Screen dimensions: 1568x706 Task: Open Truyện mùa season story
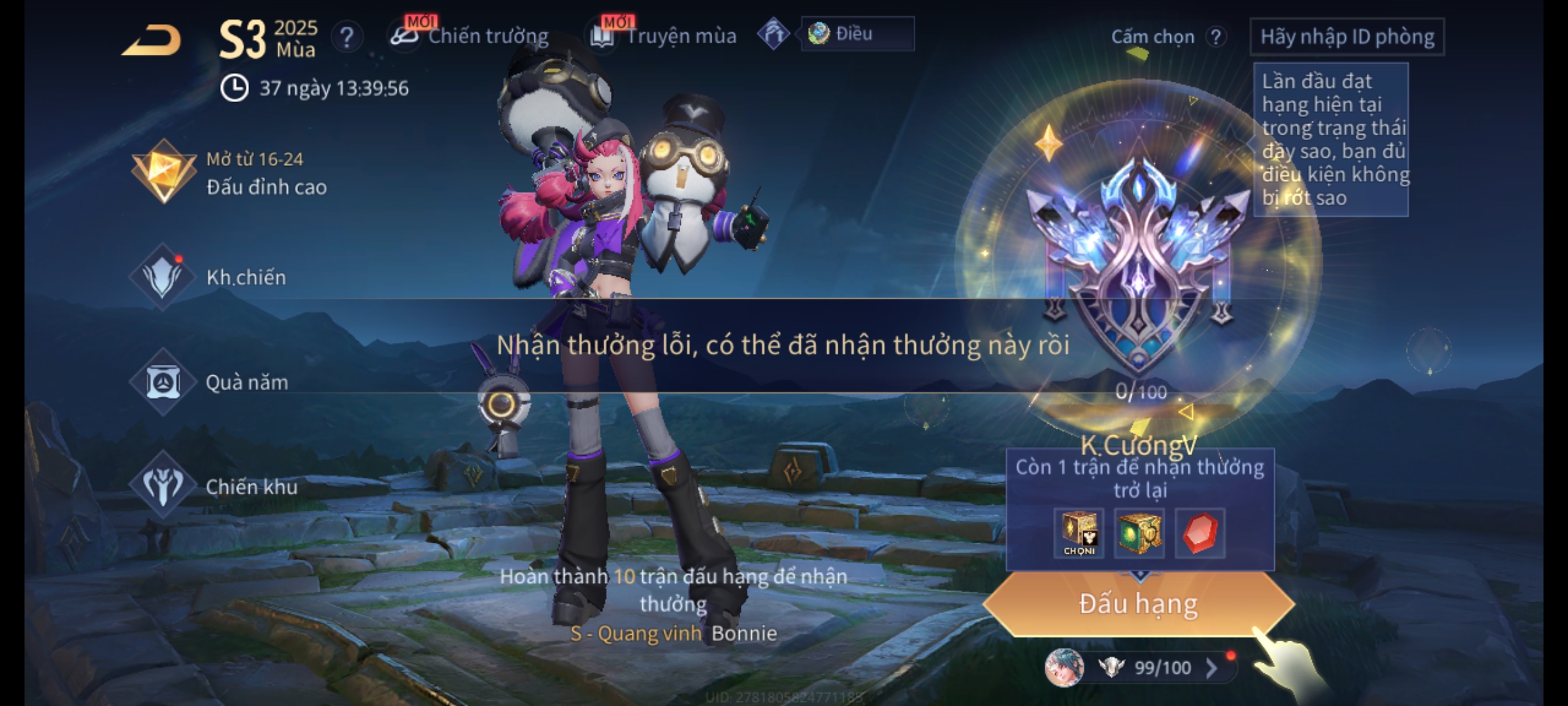(664, 36)
